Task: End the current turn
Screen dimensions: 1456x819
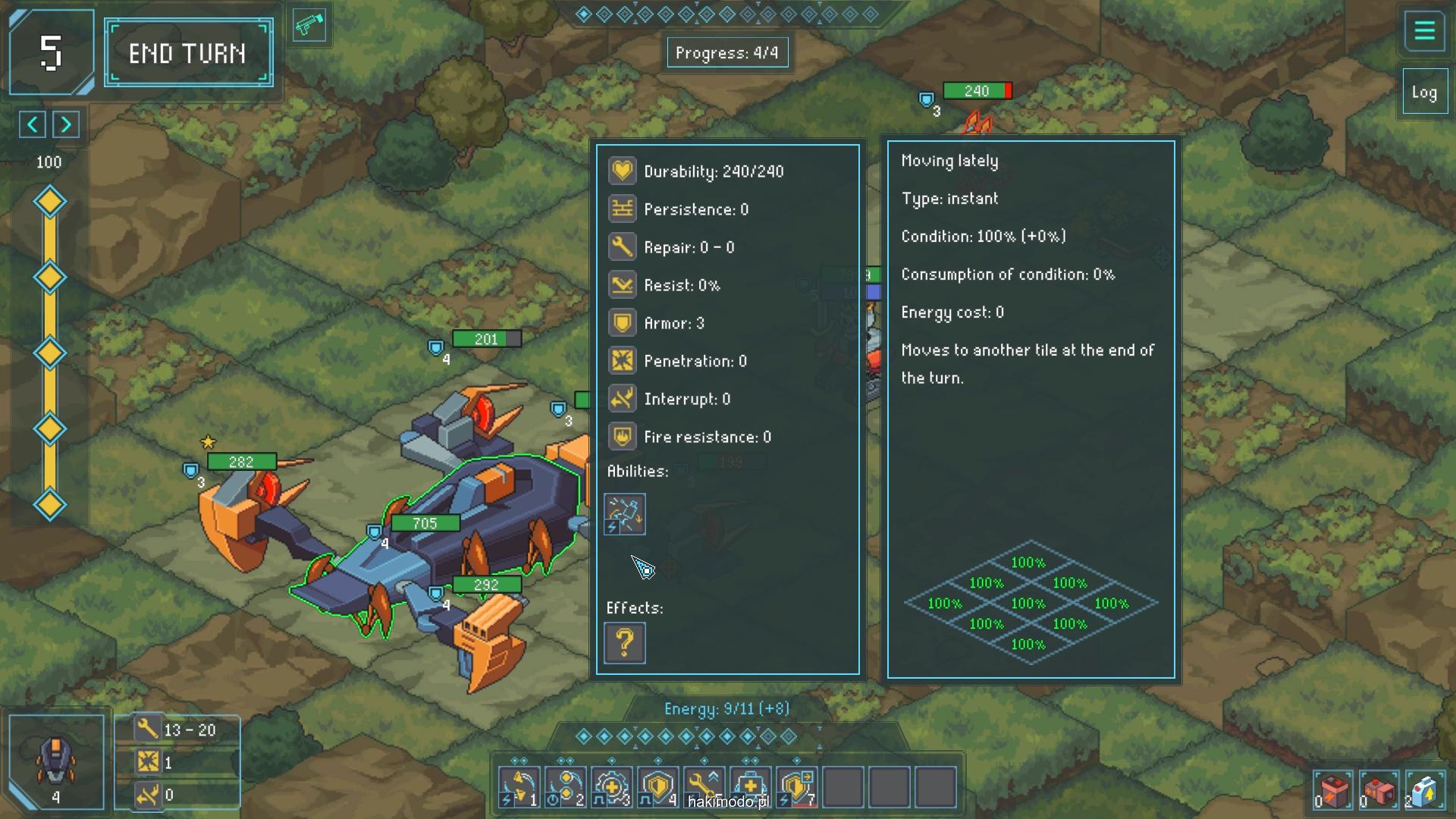Action: pos(188,53)
